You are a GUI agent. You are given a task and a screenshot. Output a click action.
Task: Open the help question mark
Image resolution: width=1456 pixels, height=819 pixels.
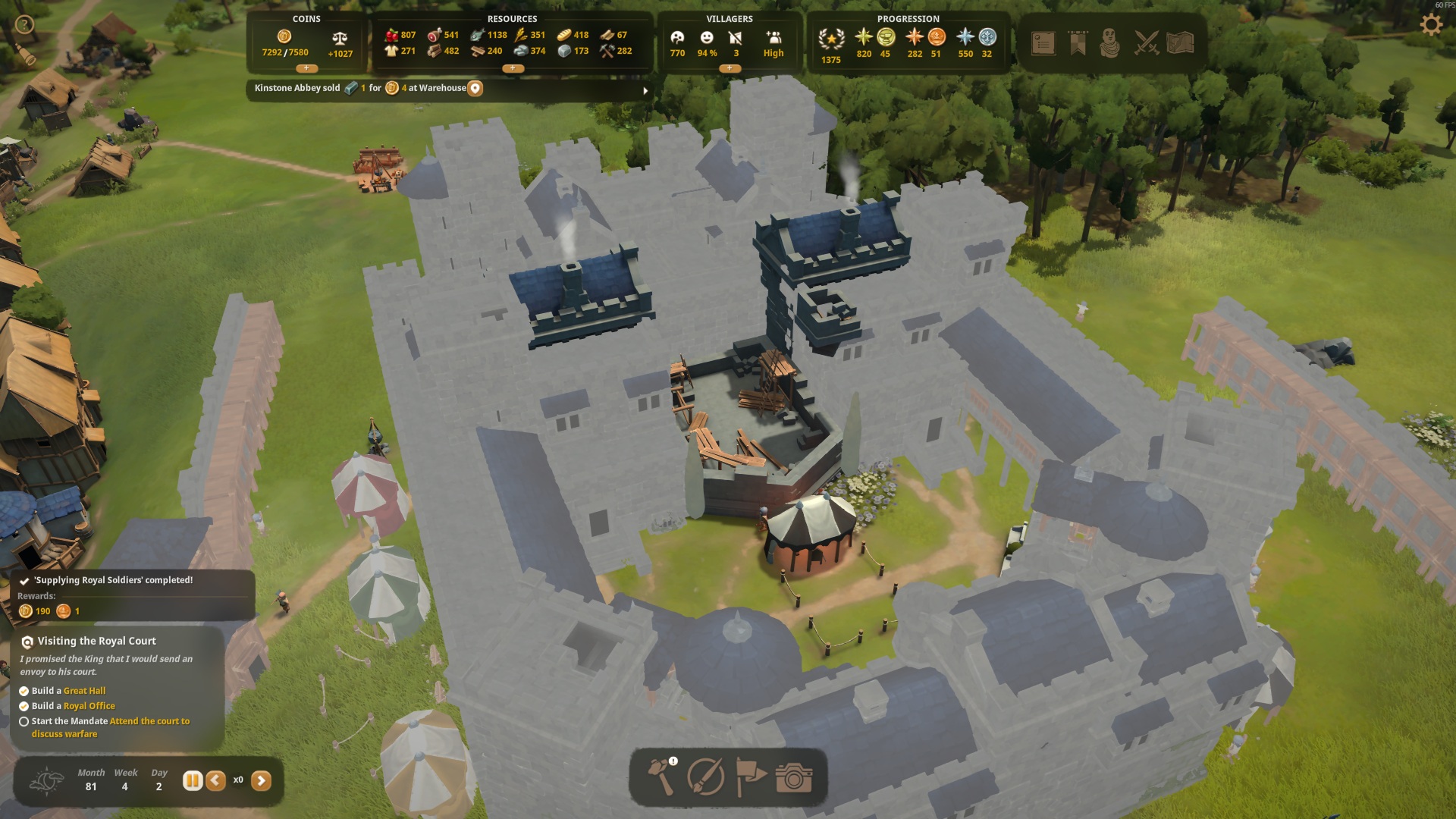(24, 25)
